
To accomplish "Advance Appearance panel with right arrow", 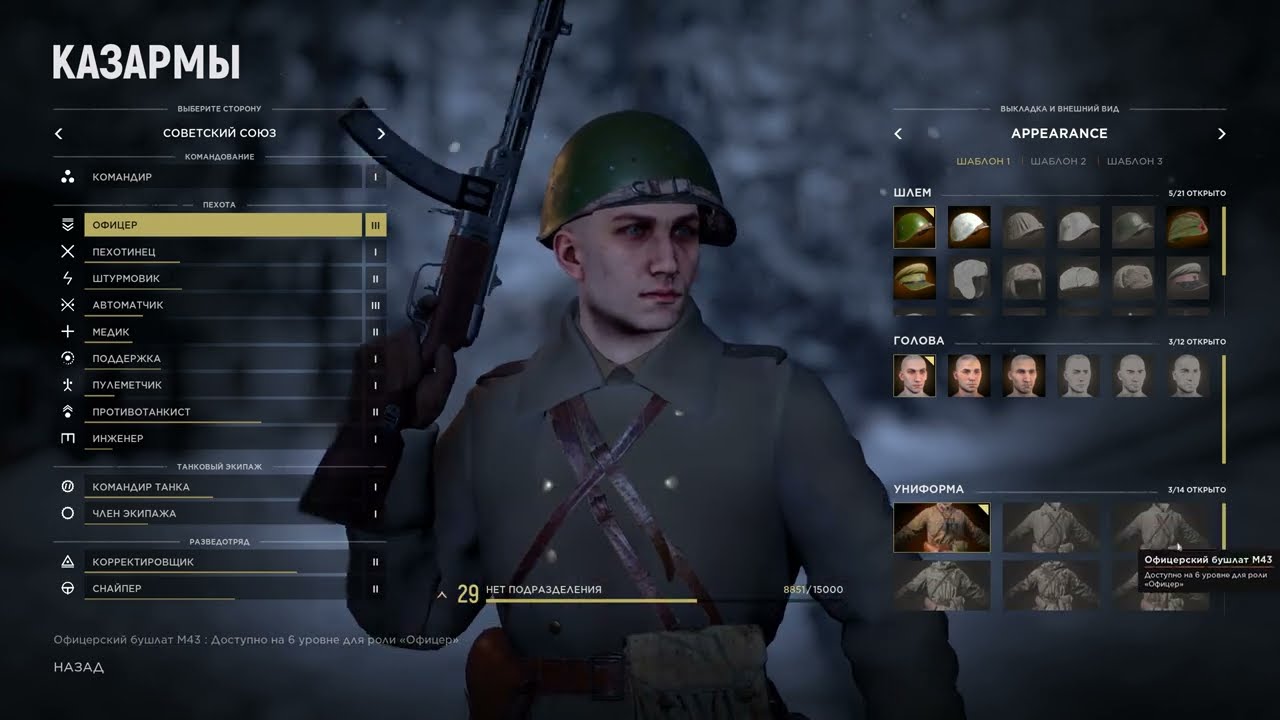I will pyautogui.click(x=1221, y=133).
